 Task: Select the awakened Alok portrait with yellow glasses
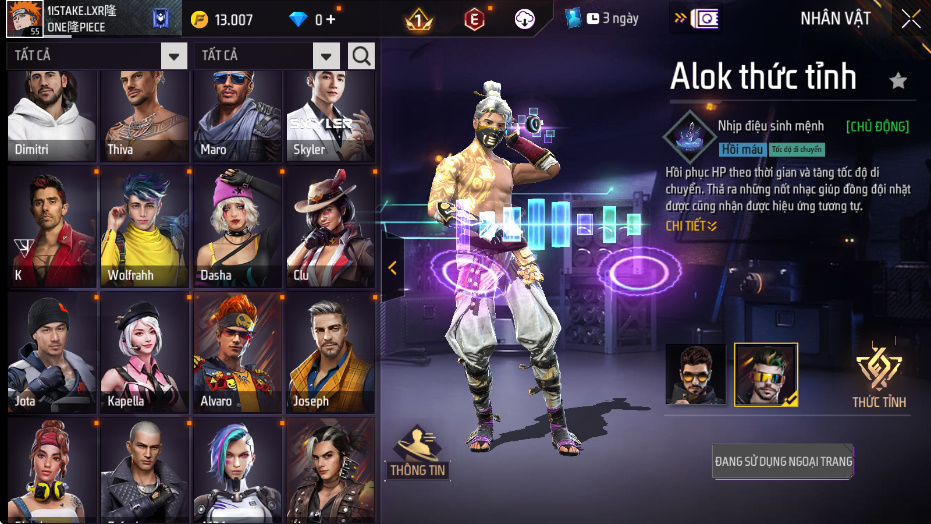tap(766, 374)
